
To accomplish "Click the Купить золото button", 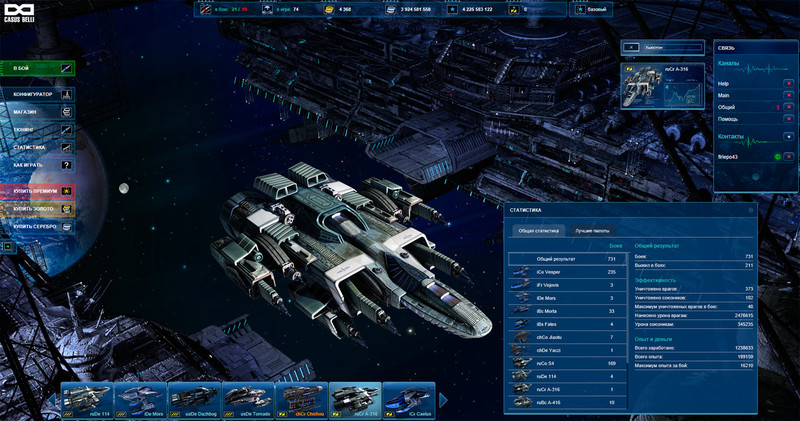I will pos(38,209).
